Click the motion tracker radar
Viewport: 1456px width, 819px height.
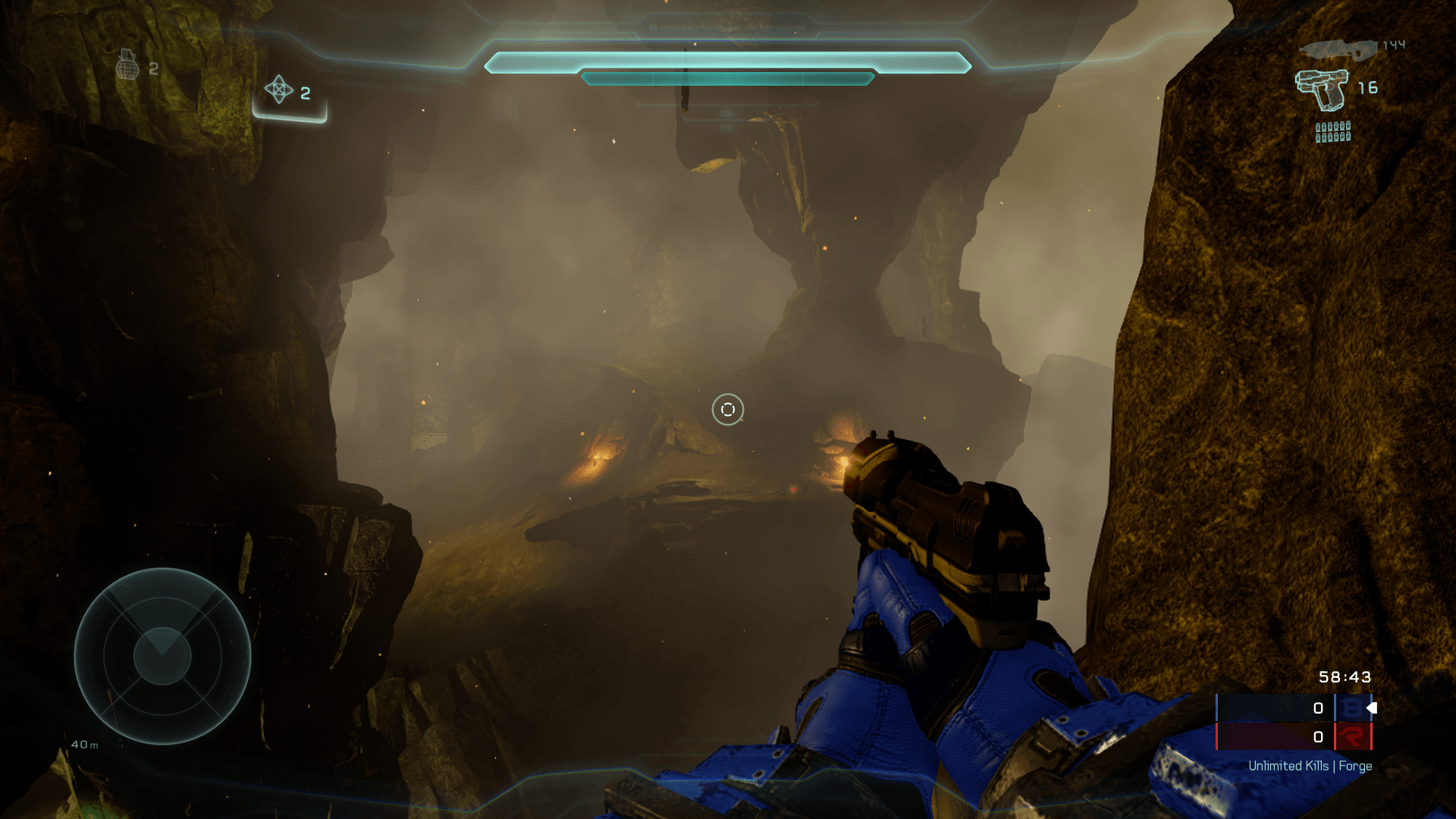point(162,656)
